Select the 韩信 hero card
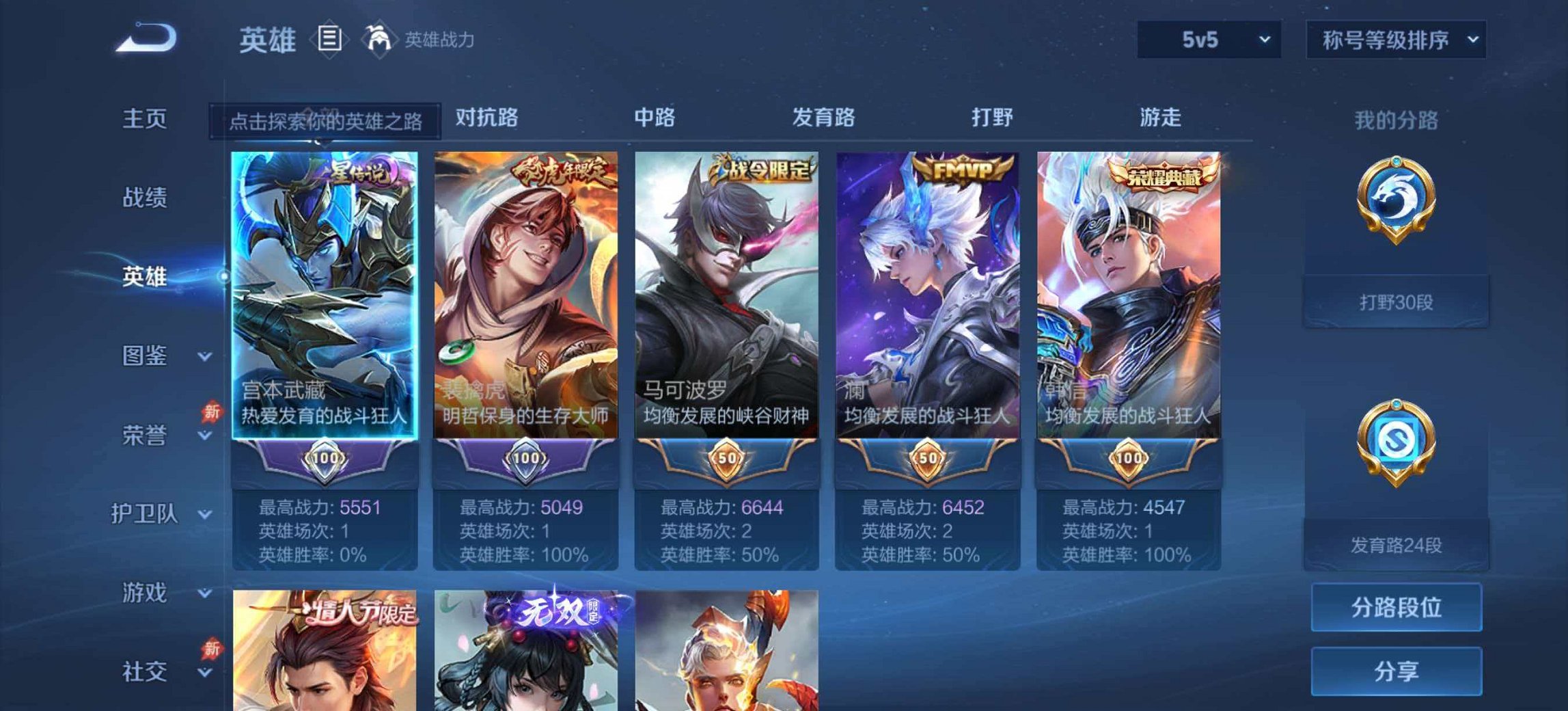This screenshot has width=1568, height=711. (1131, 287)
